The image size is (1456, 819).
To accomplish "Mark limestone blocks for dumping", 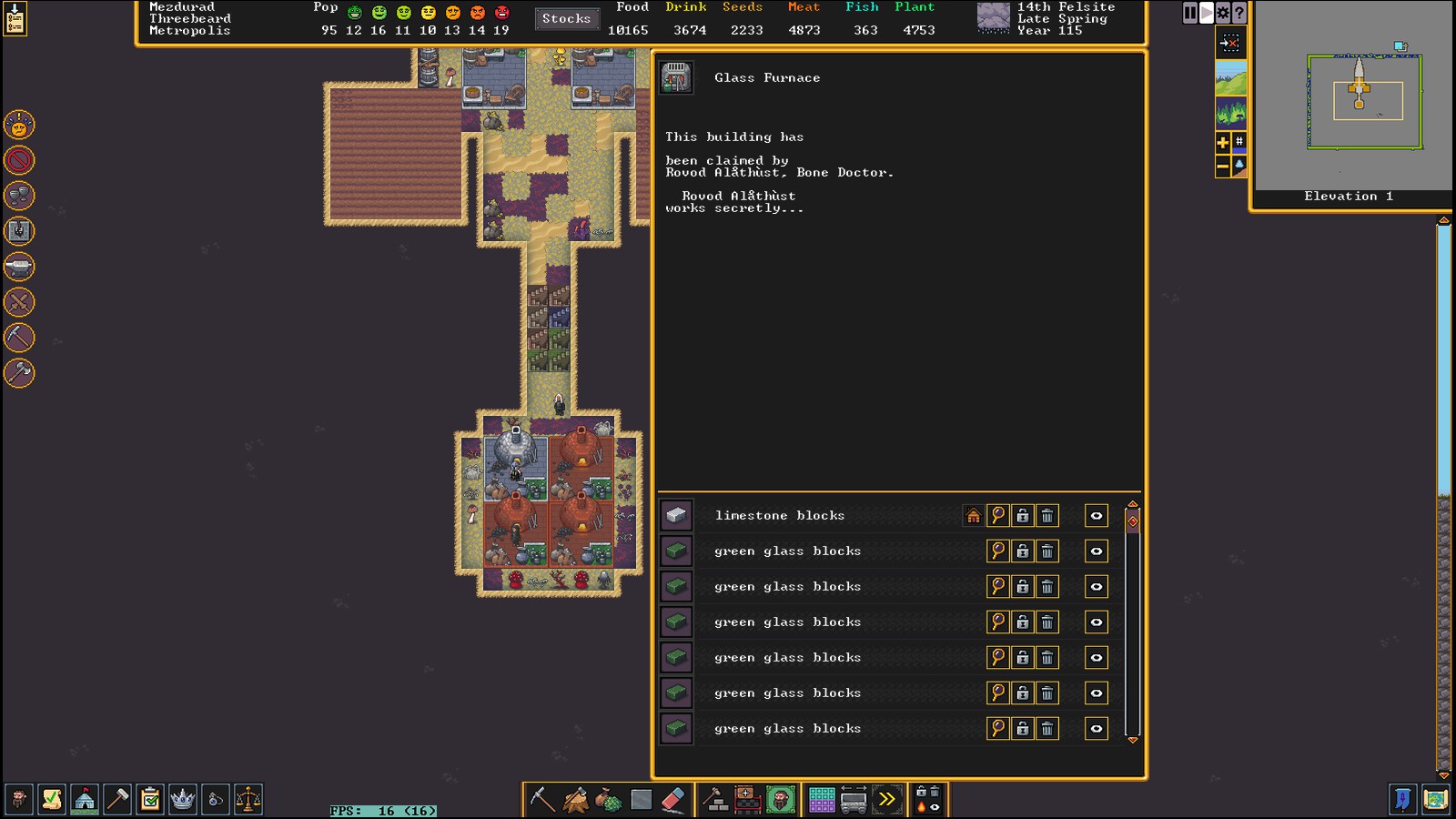I will (1047, 516).
